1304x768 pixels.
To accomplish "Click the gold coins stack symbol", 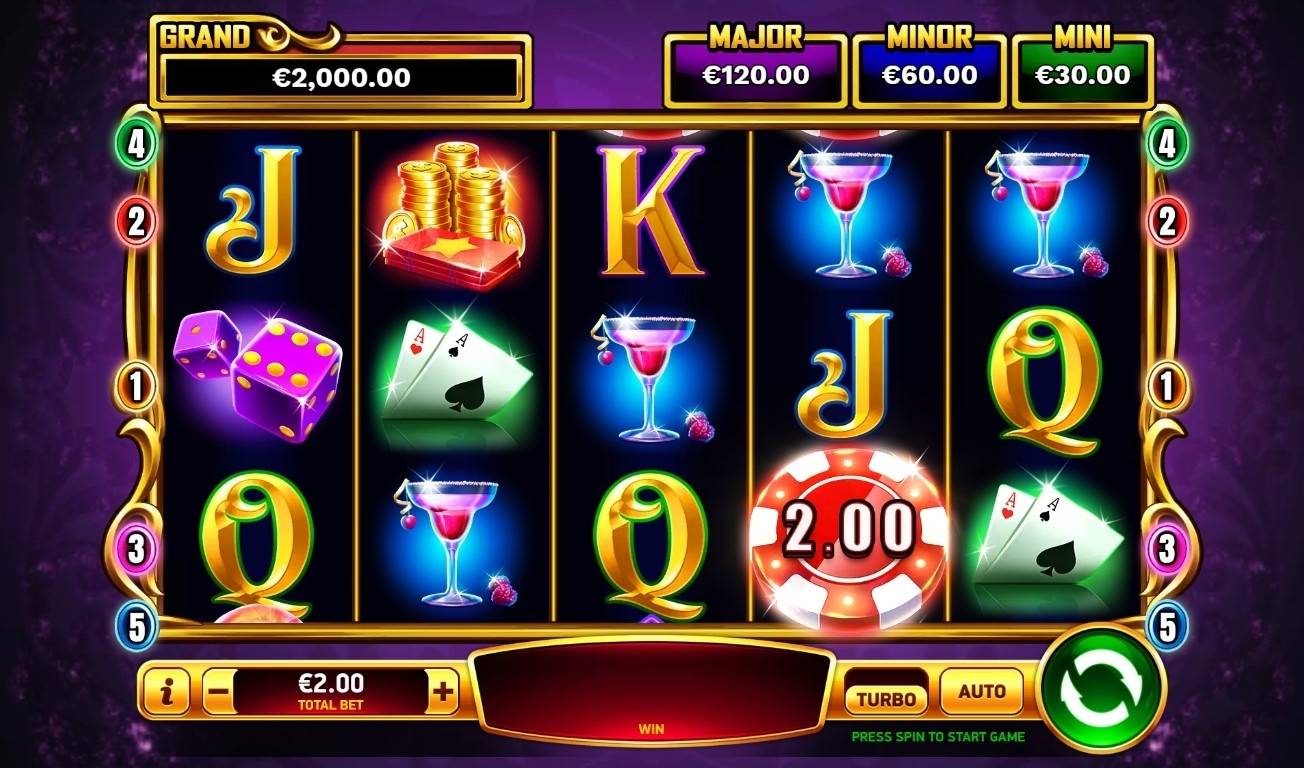I will click(452, 215).
